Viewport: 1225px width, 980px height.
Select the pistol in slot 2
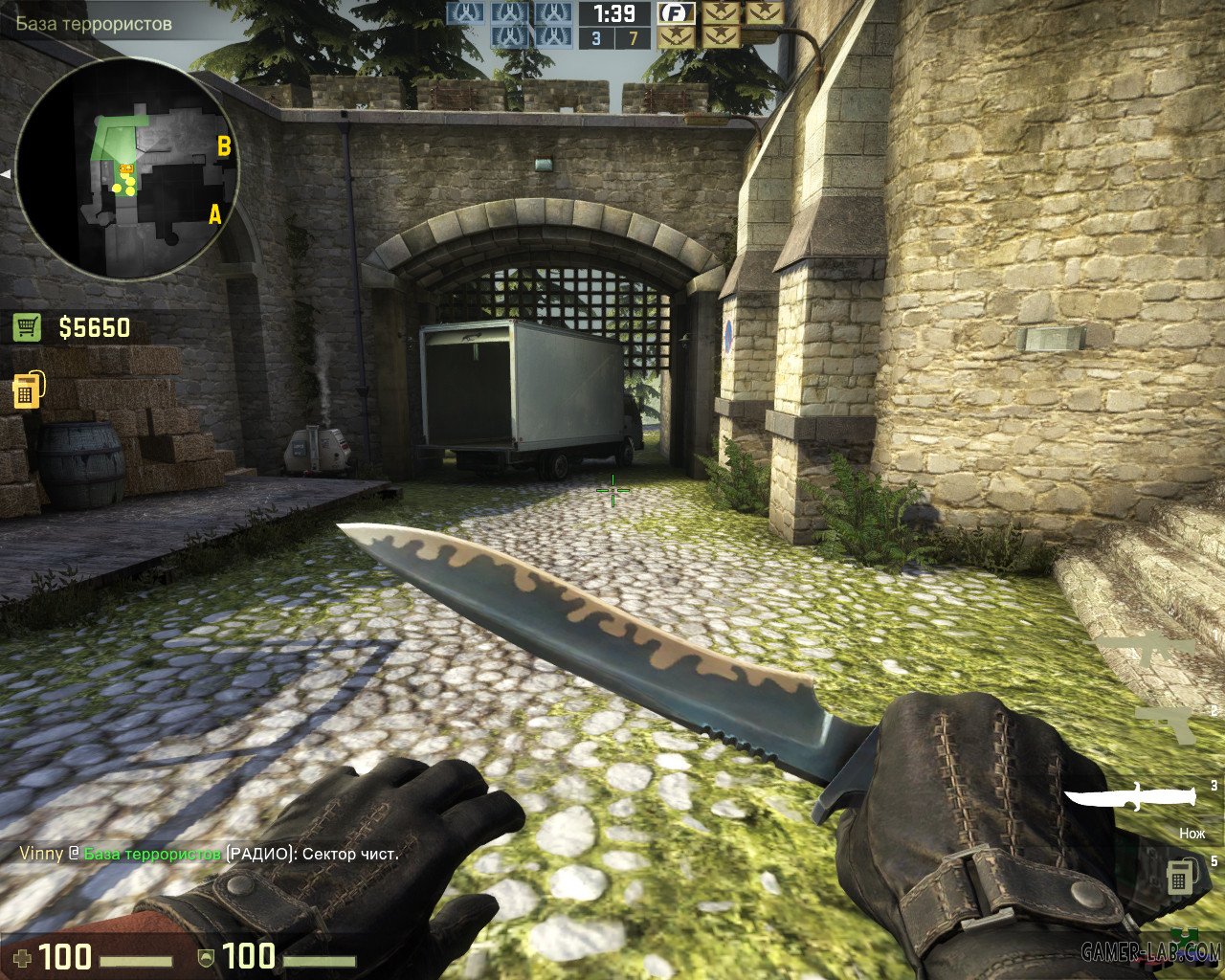1164,724
